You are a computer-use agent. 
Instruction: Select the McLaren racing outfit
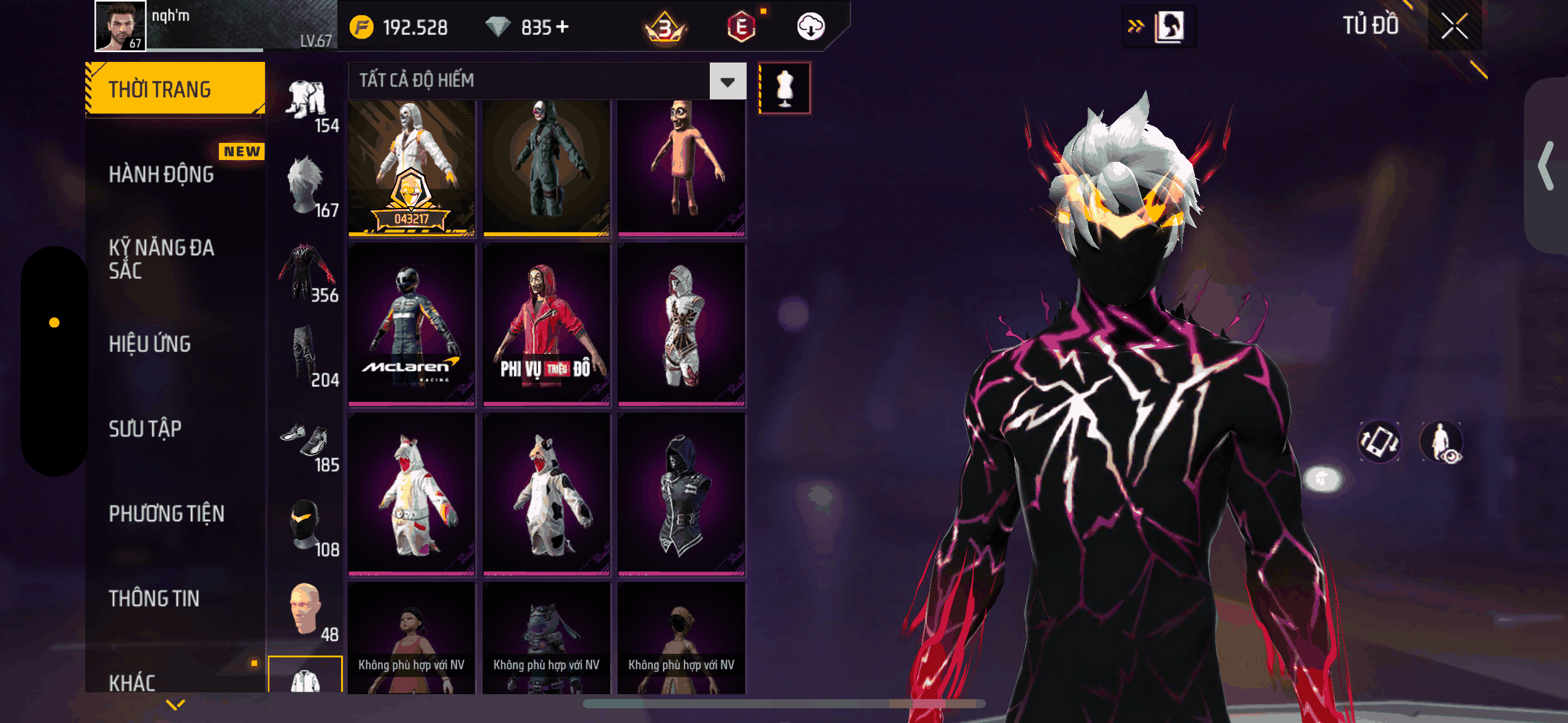[412, 324]
